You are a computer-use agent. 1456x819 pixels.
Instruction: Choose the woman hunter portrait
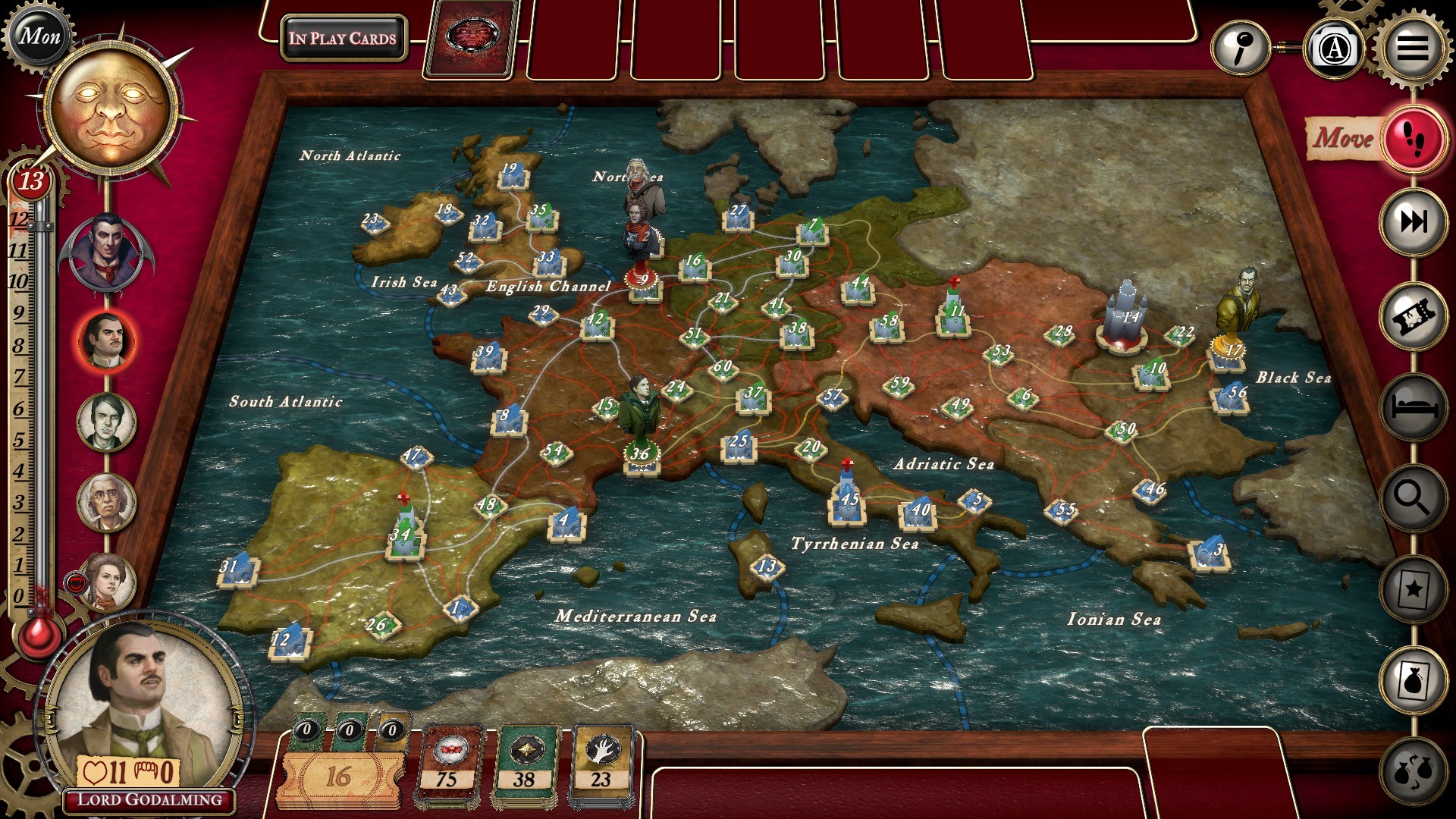pyautogui.click(x=107, y=582)
